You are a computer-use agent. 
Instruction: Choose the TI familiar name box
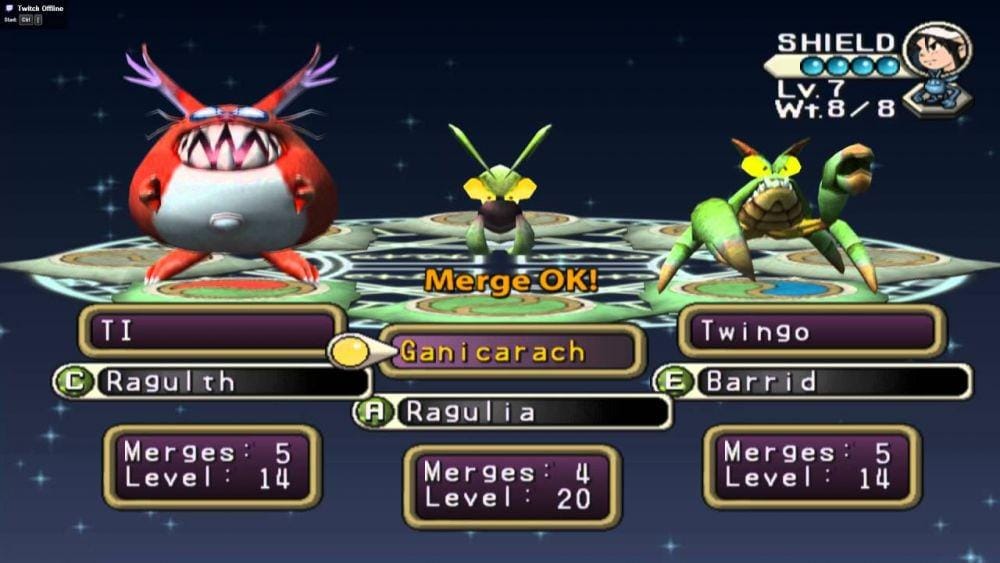pyautogui.click(x=212, y=332)
